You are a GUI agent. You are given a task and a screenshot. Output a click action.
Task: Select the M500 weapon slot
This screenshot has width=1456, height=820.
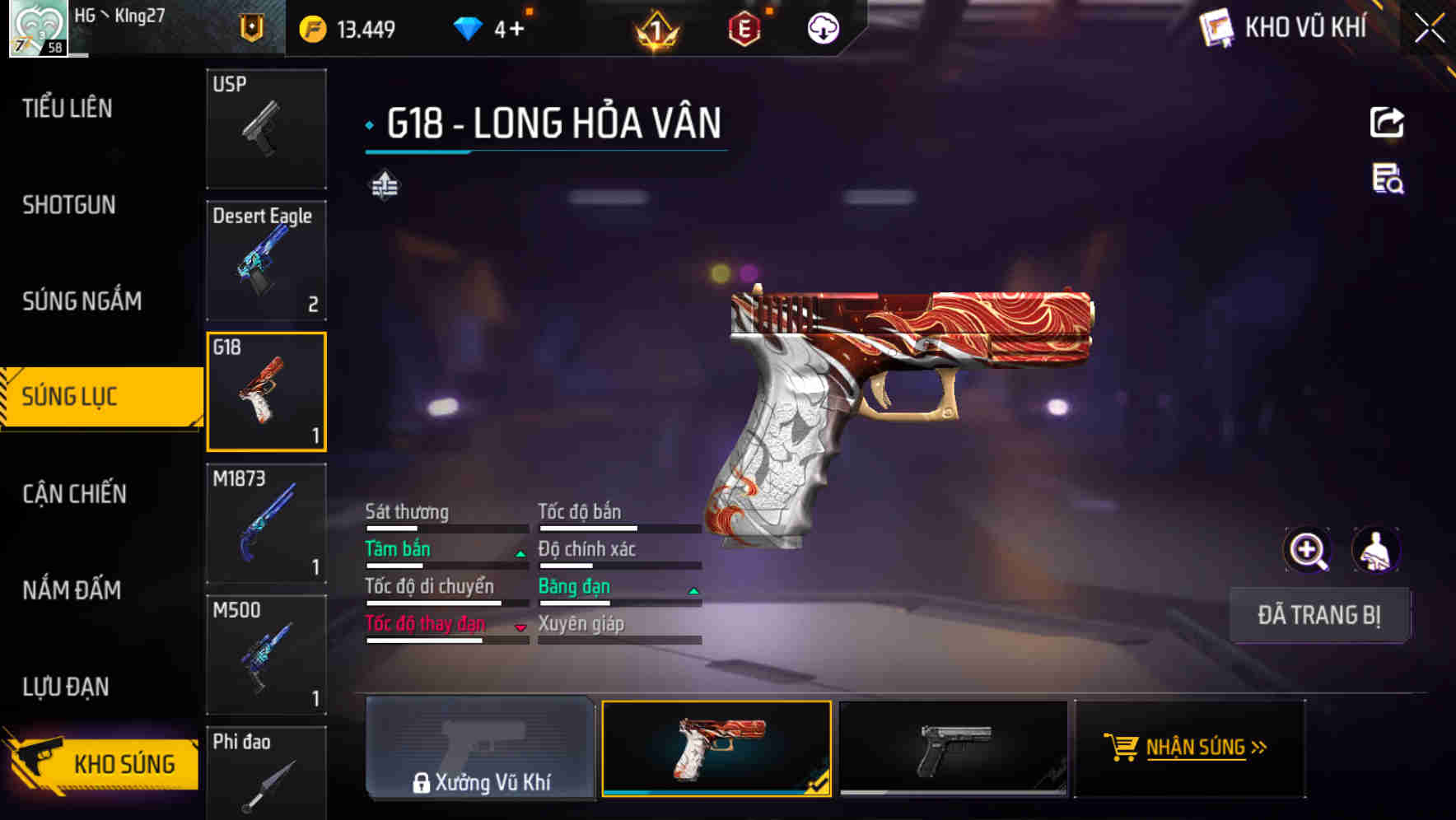266,655
